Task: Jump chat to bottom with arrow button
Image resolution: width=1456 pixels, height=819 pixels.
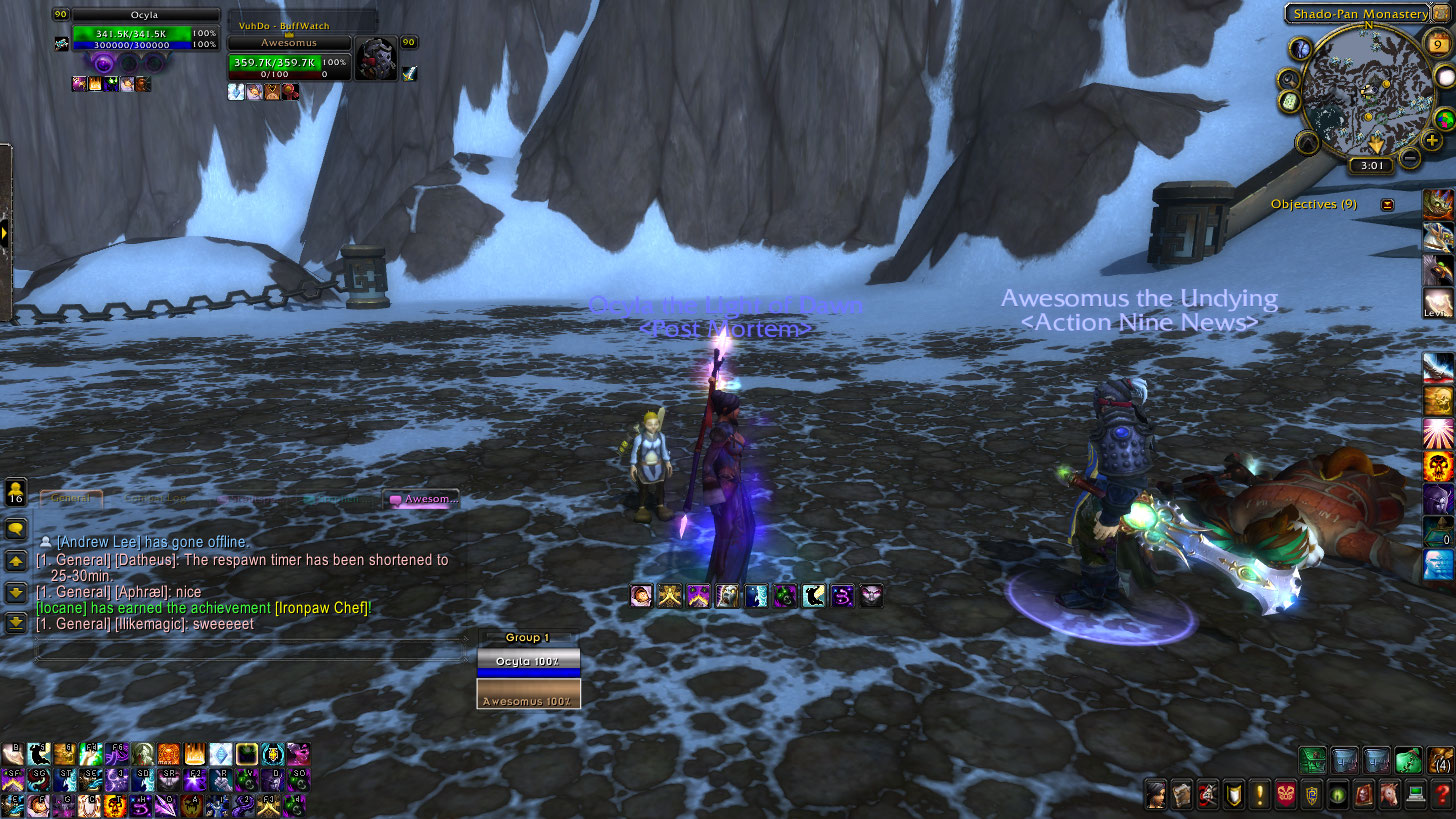Action: (x=16, y=623)
